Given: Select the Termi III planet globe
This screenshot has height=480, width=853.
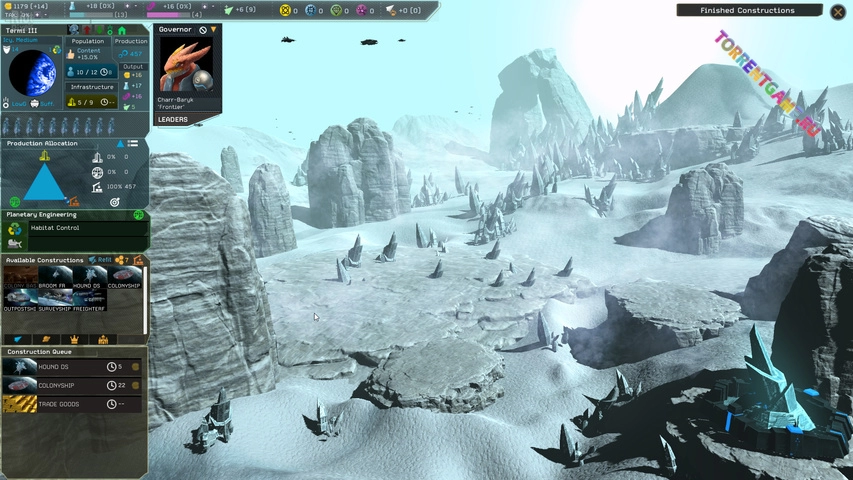Looking at the screenshot, I should click(32, 72).
